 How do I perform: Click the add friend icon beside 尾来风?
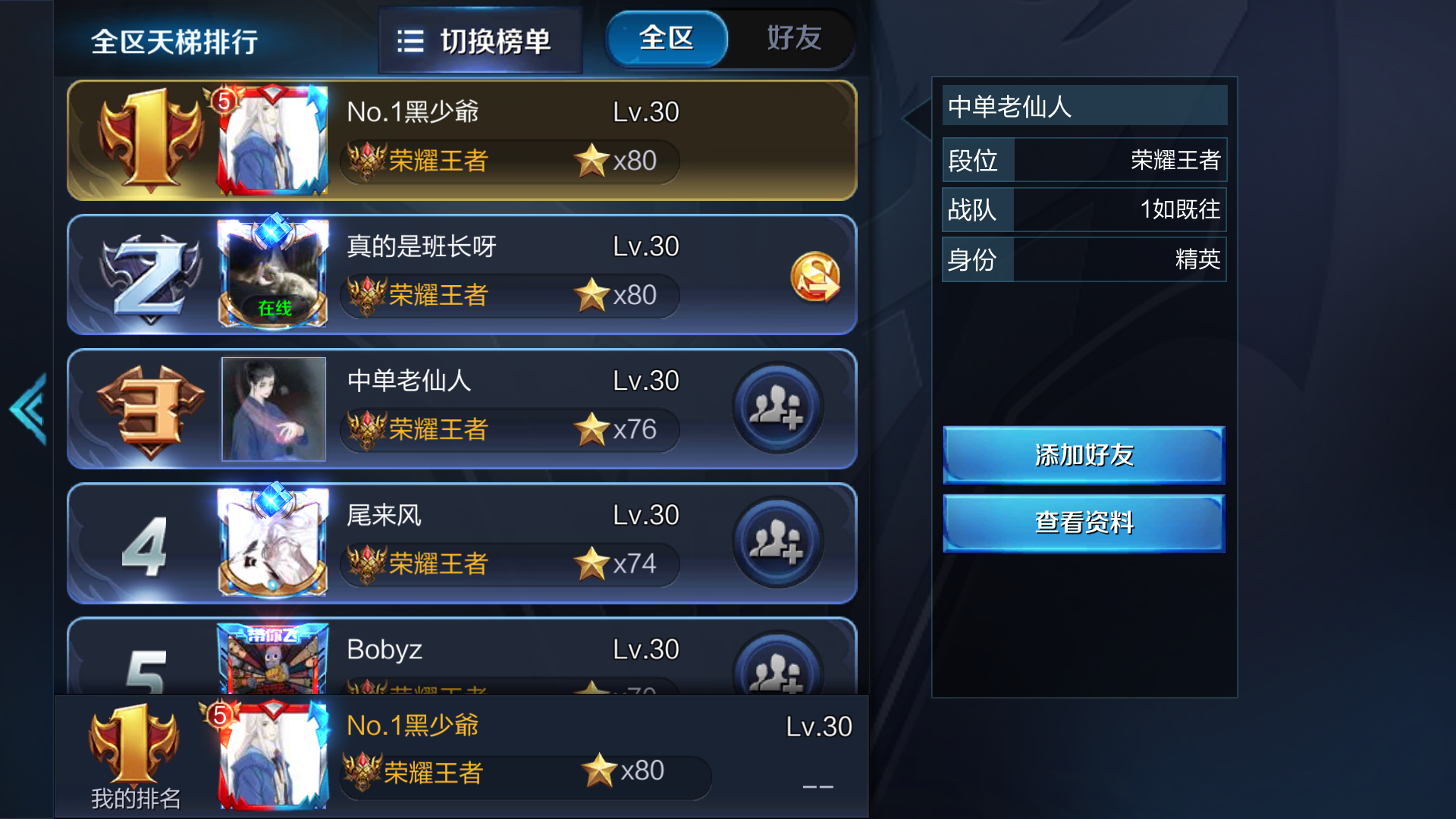tap(777, 542)
